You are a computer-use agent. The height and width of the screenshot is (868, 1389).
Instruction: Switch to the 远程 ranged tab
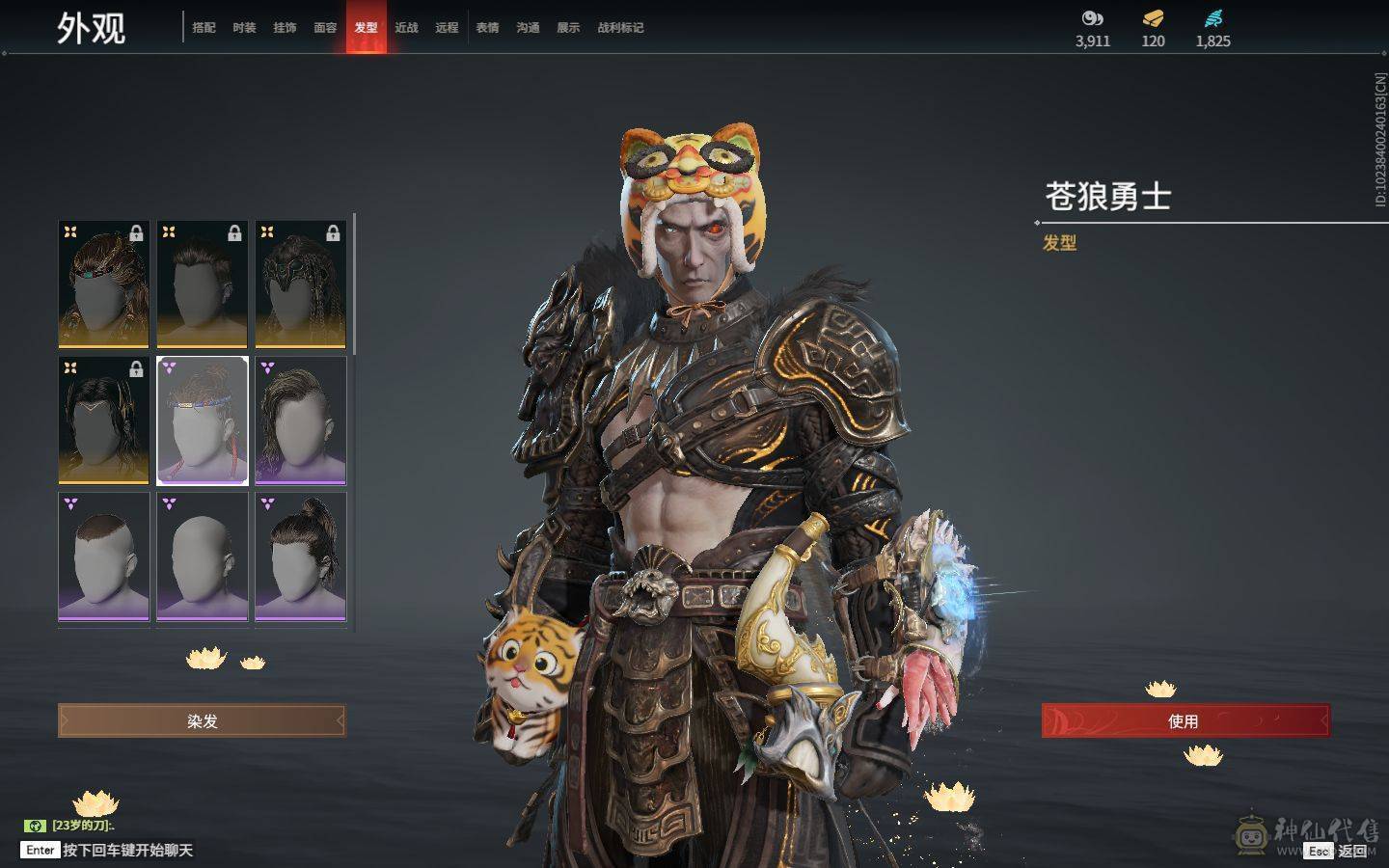click(447, 28)
